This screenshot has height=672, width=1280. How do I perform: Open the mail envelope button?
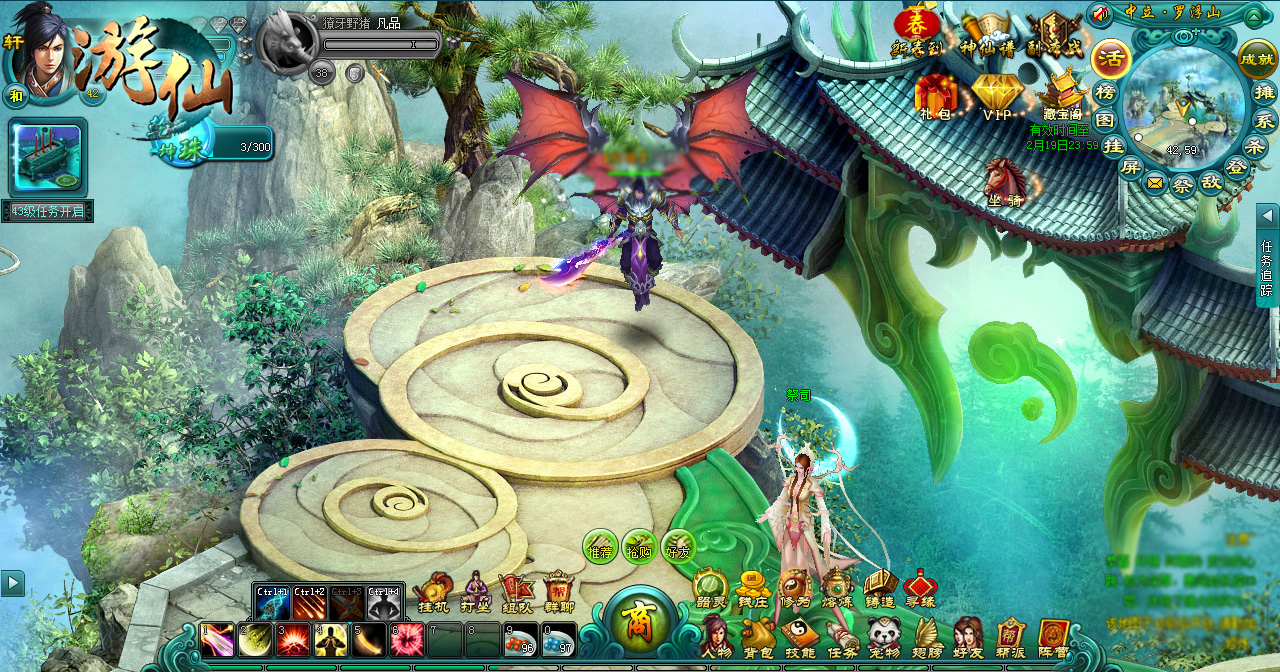coord(1156,183)
